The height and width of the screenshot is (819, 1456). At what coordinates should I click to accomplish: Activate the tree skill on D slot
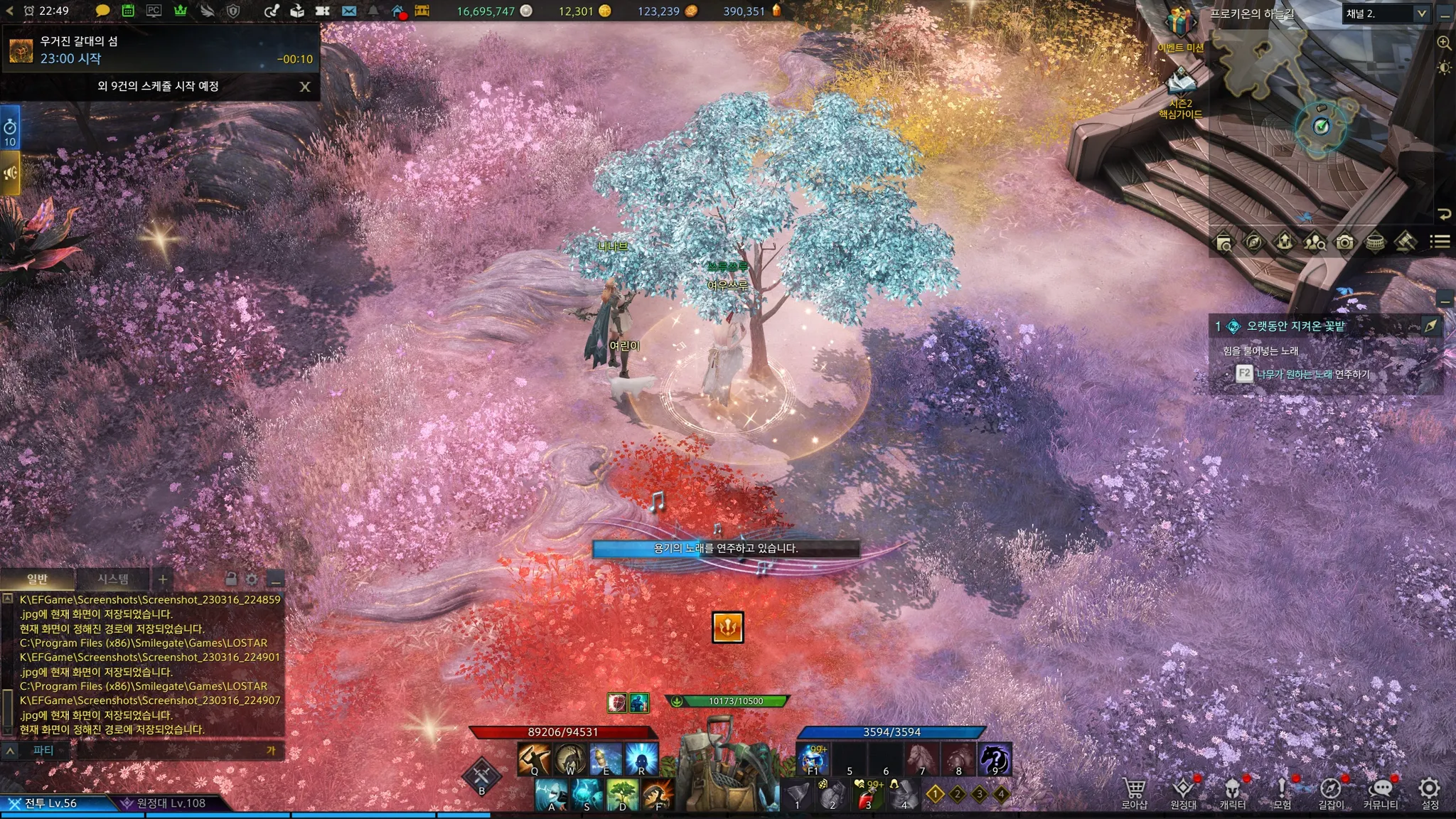point(623,794)
